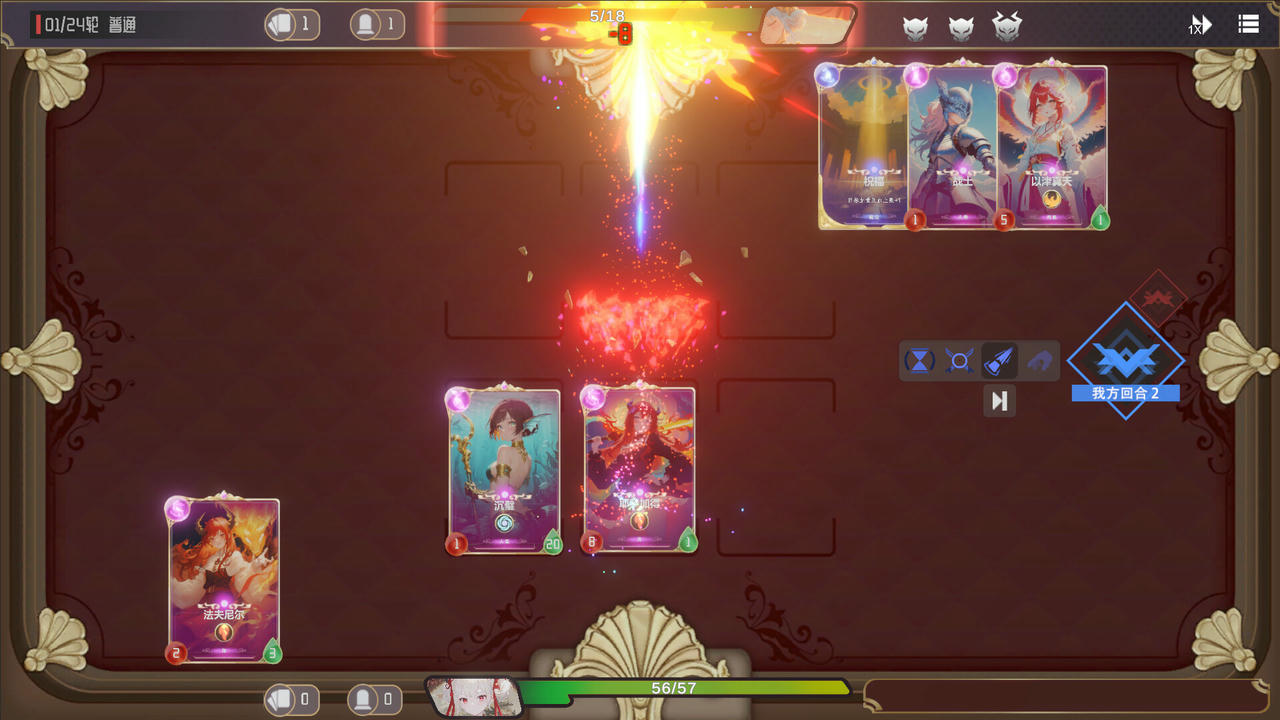This screenshot has width=1280, height=720.
Task: Open the enemy deck pile icon
Action: 281,24
